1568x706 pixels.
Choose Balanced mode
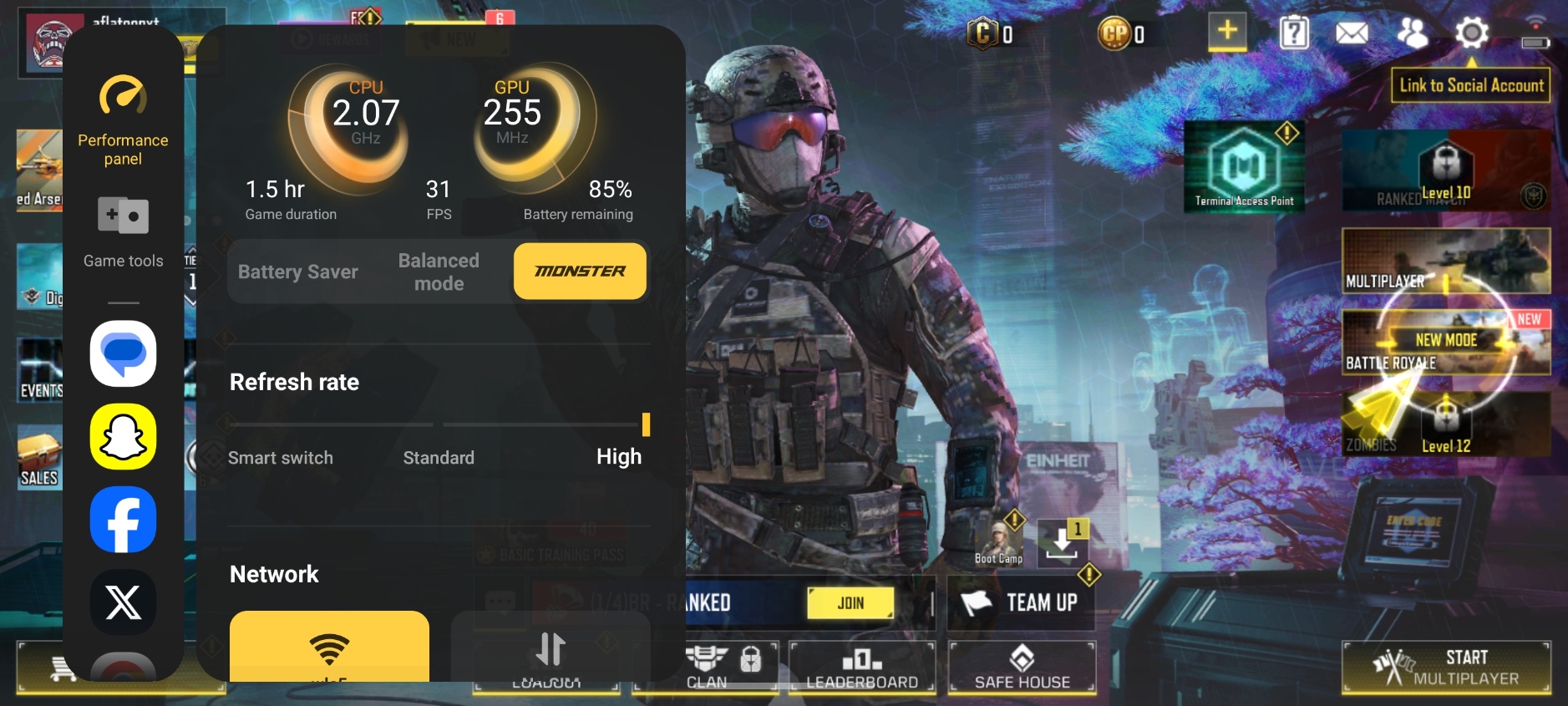coord(439,272)
